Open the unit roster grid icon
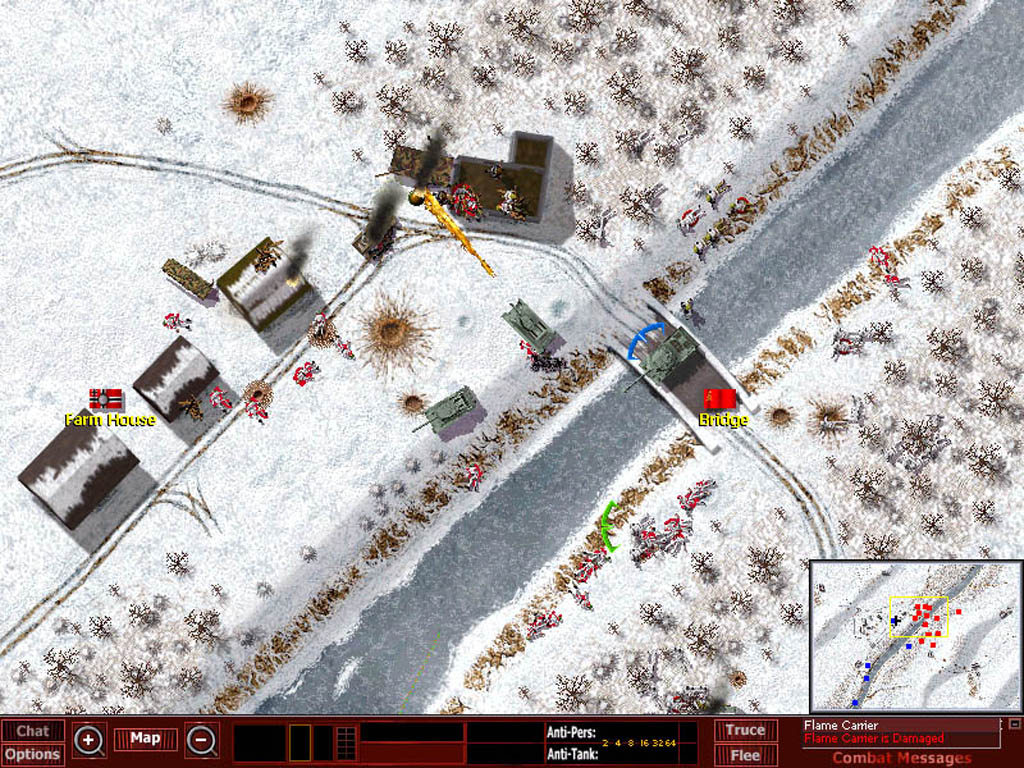Viewport: 1024px width, 768px height. point(346,742)
